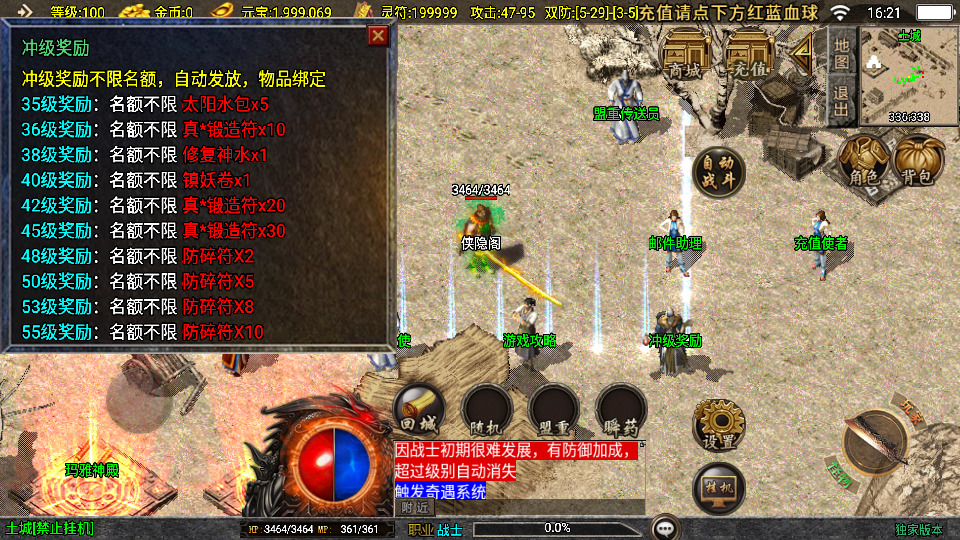Collapse the top menu with the gold arrow
960x540 pixels.
point(803,55)
